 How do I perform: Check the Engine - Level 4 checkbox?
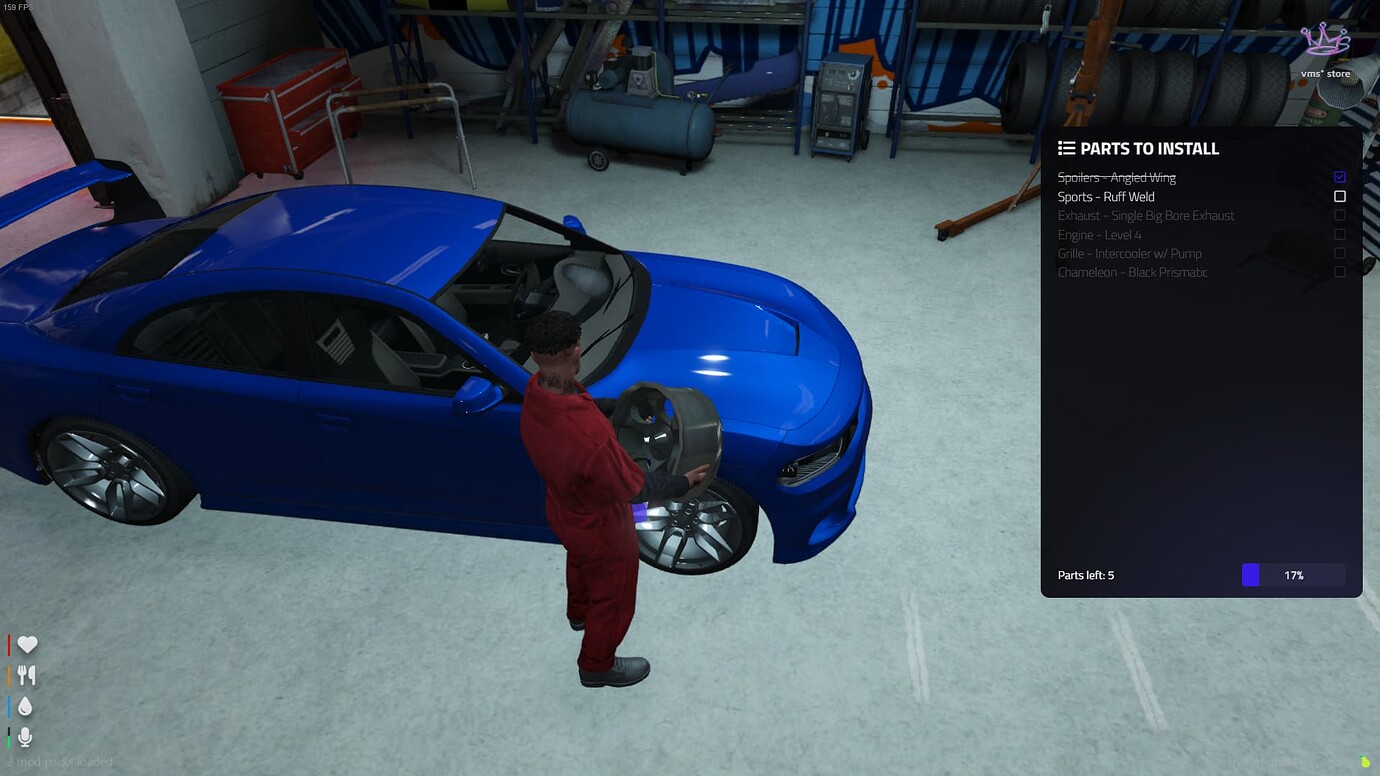click(1340, 234)
